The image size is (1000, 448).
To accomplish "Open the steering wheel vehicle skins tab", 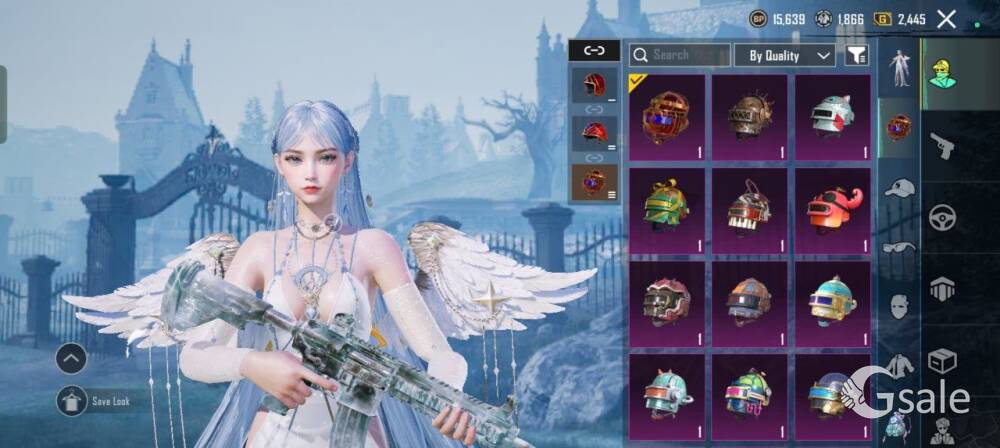I will pos(942,217).
